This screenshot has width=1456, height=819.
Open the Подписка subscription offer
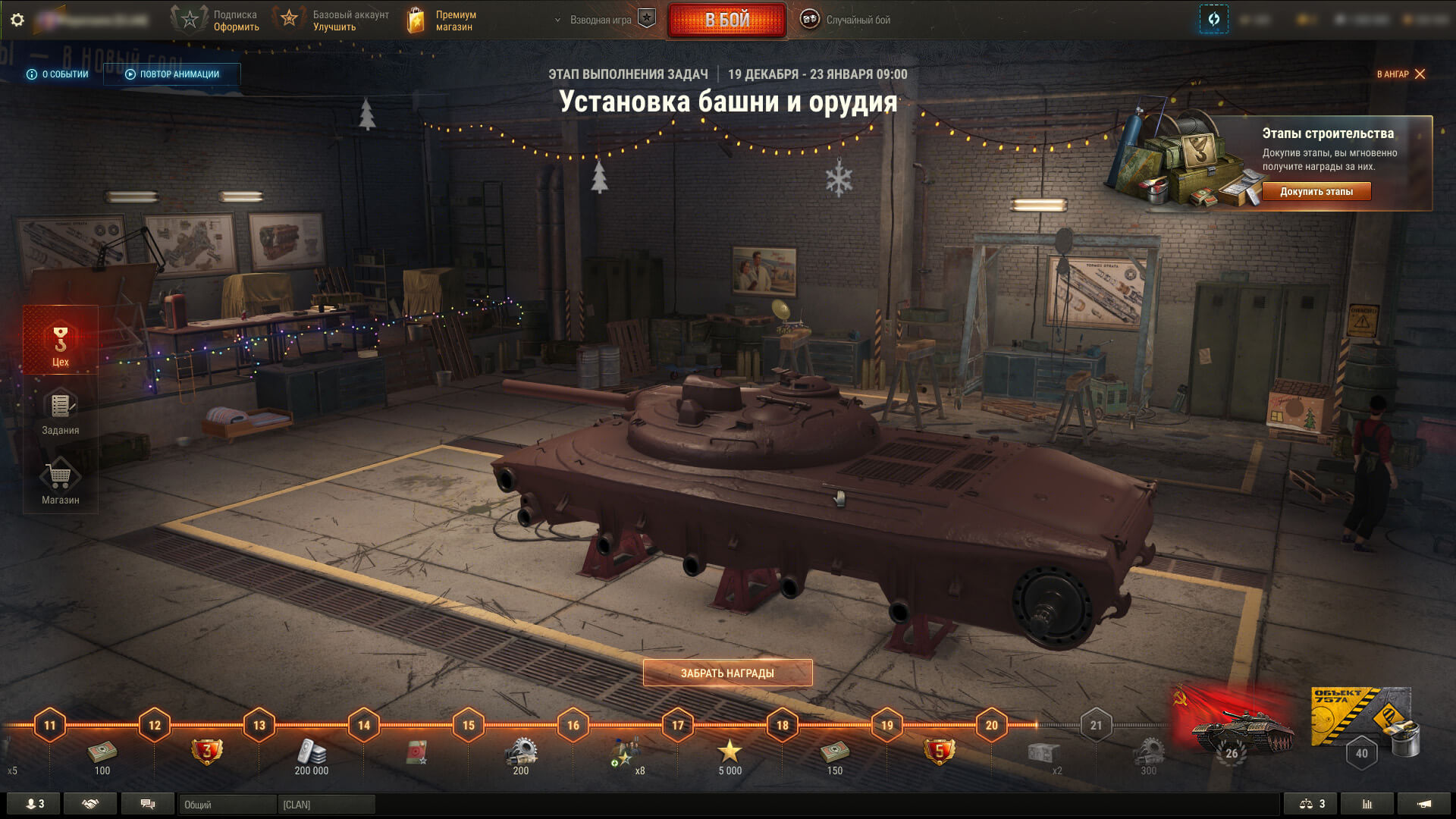216,20
